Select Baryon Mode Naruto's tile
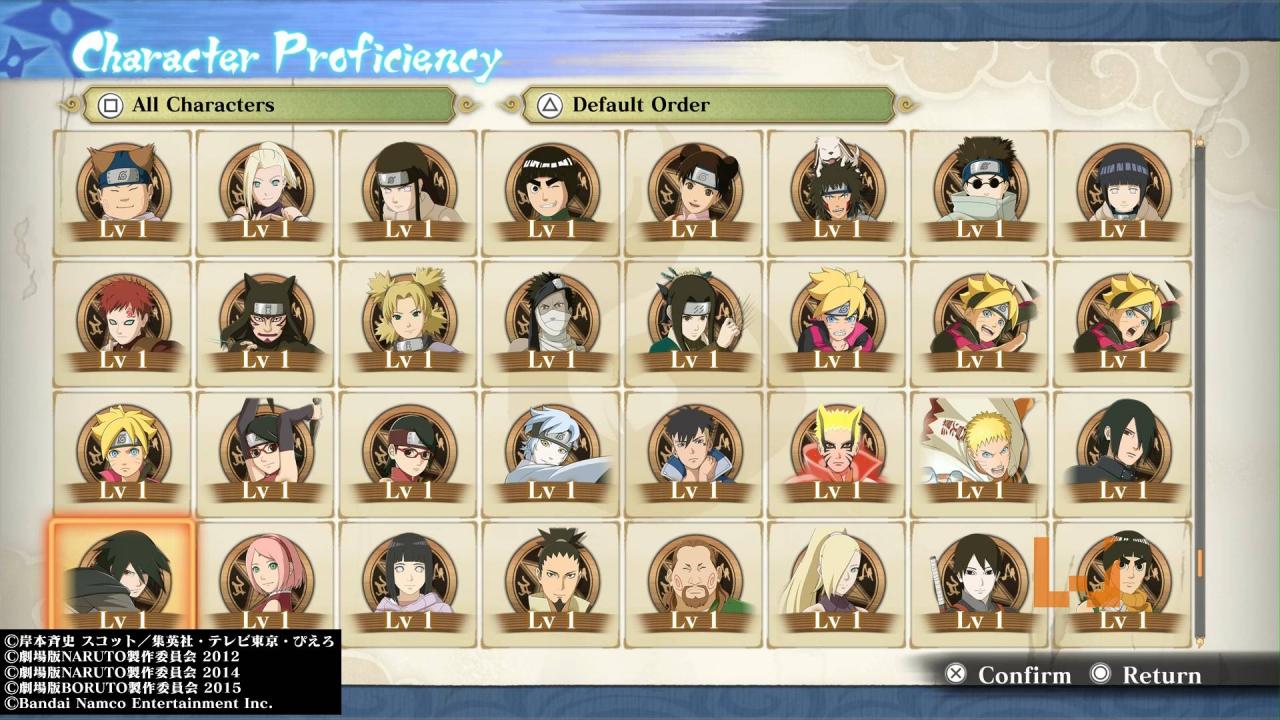The height and width of the screenshot is (720, 1280). point(837,450)
